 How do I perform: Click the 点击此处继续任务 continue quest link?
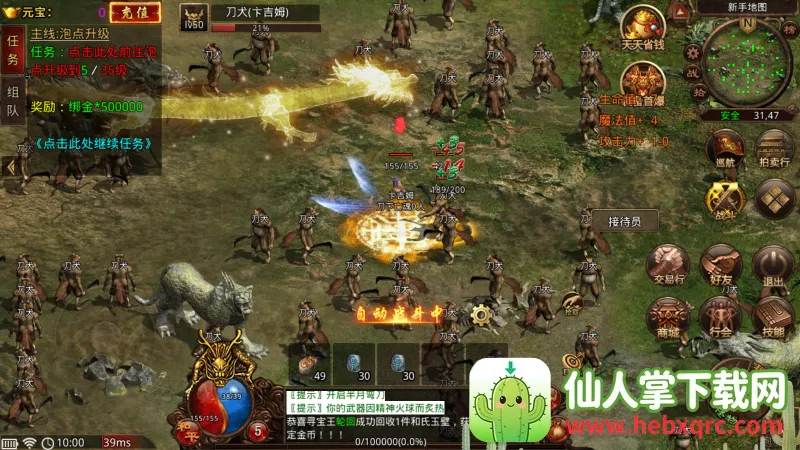pyautogui.click(x=95, y=143)
